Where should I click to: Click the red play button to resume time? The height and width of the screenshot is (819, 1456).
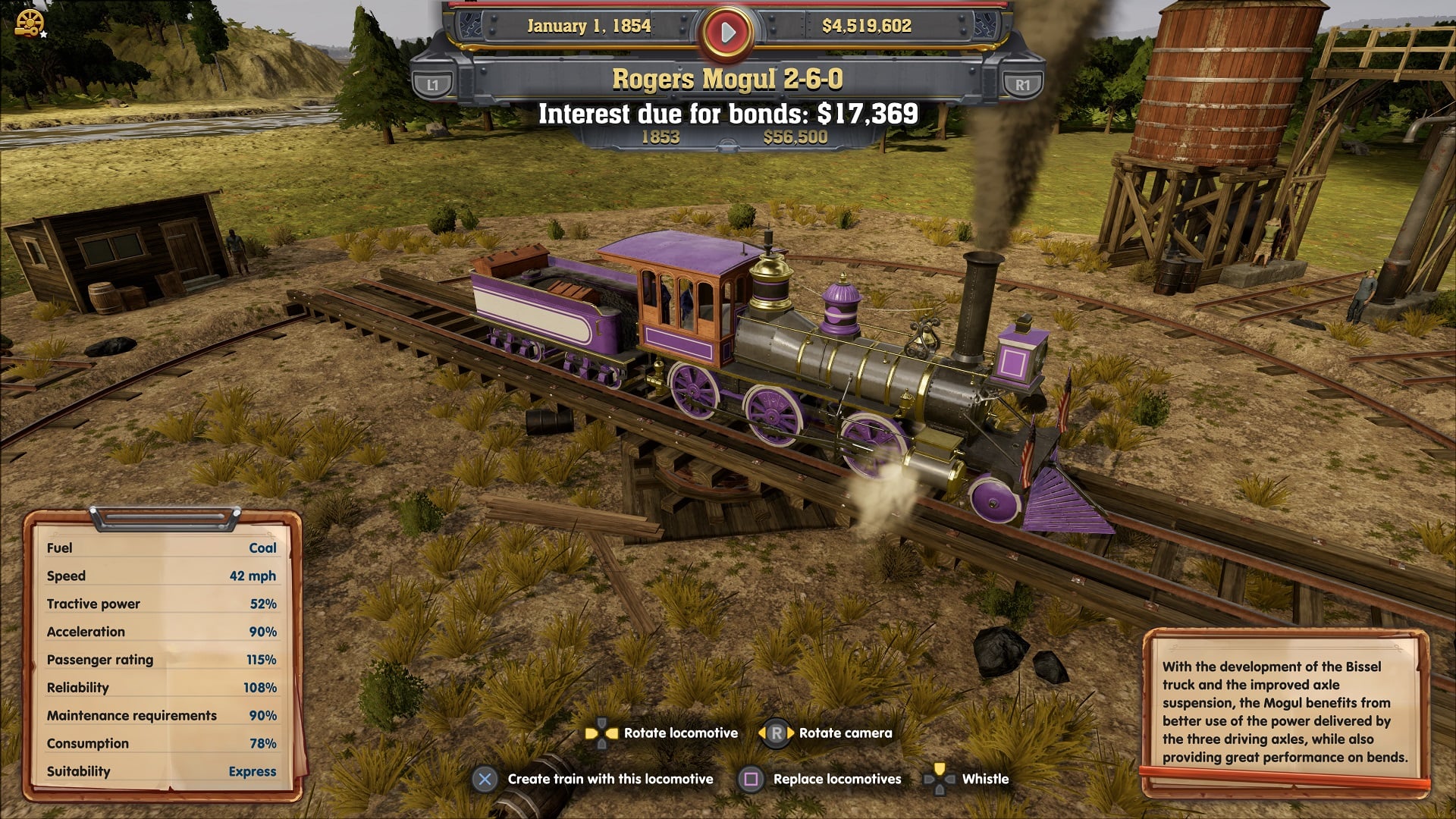click(727, 32)
